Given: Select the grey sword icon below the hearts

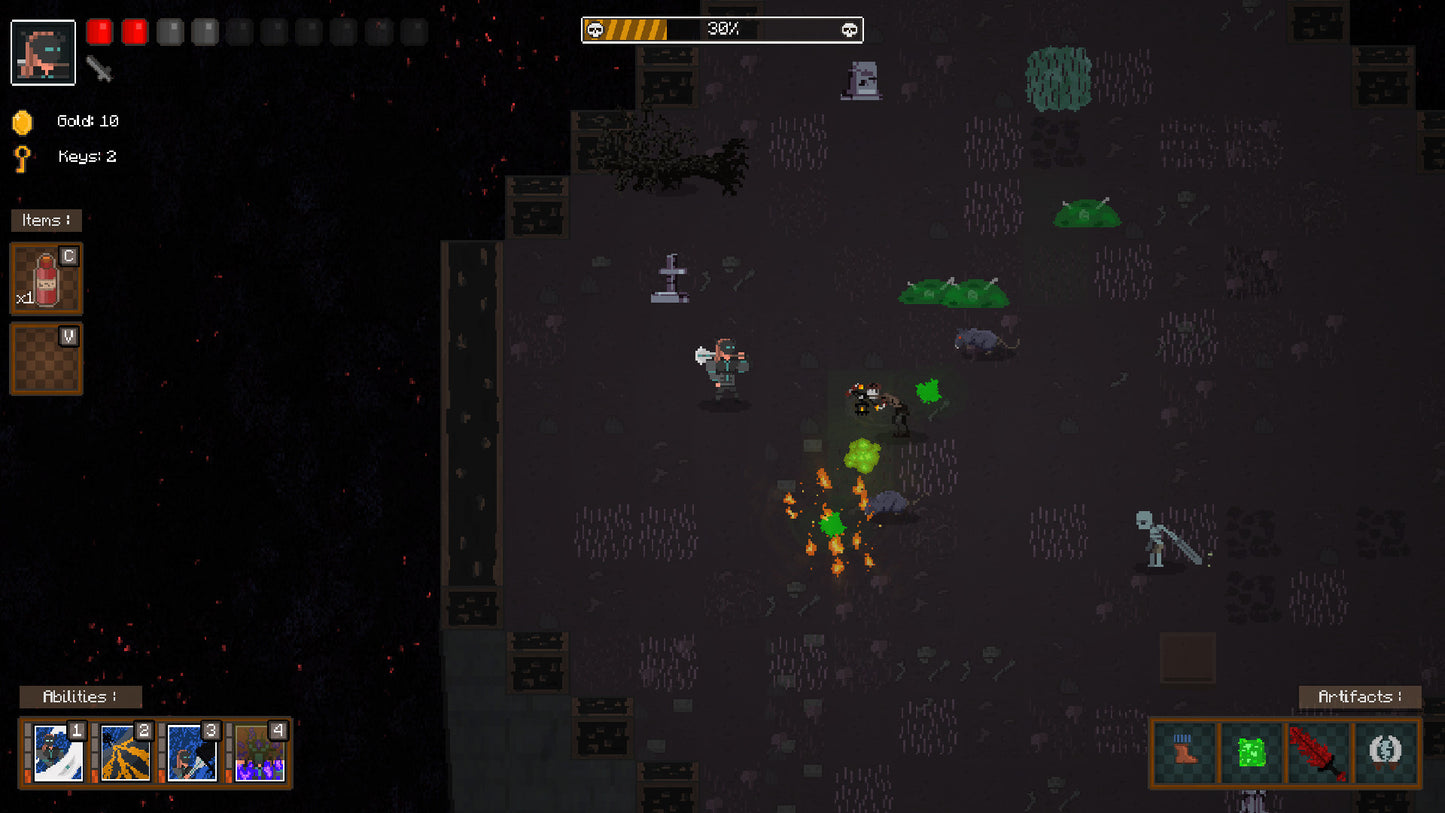Looking at the screenshot, I should pos(99,68).
